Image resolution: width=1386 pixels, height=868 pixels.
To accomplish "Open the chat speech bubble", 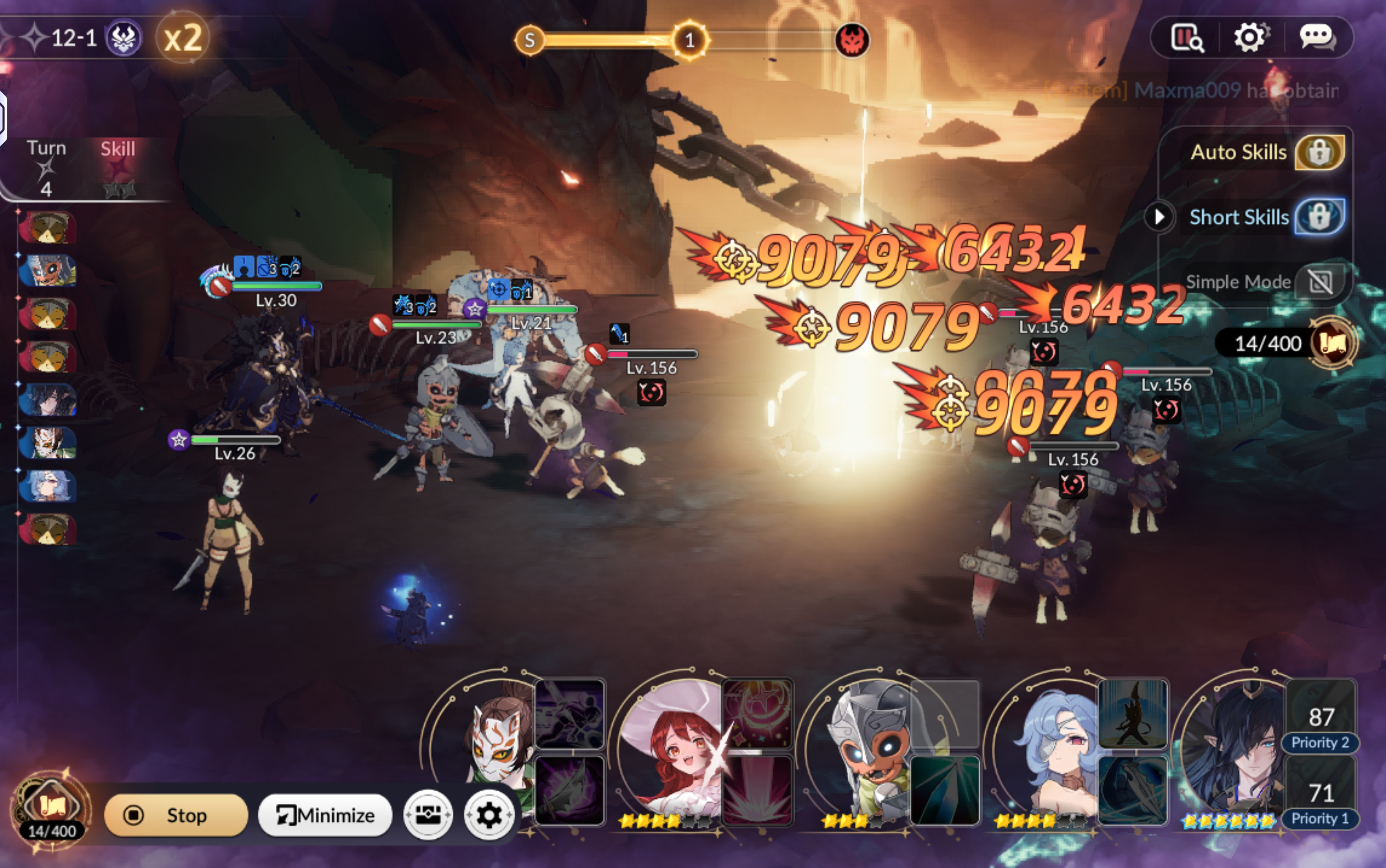I will (1317, 38).
